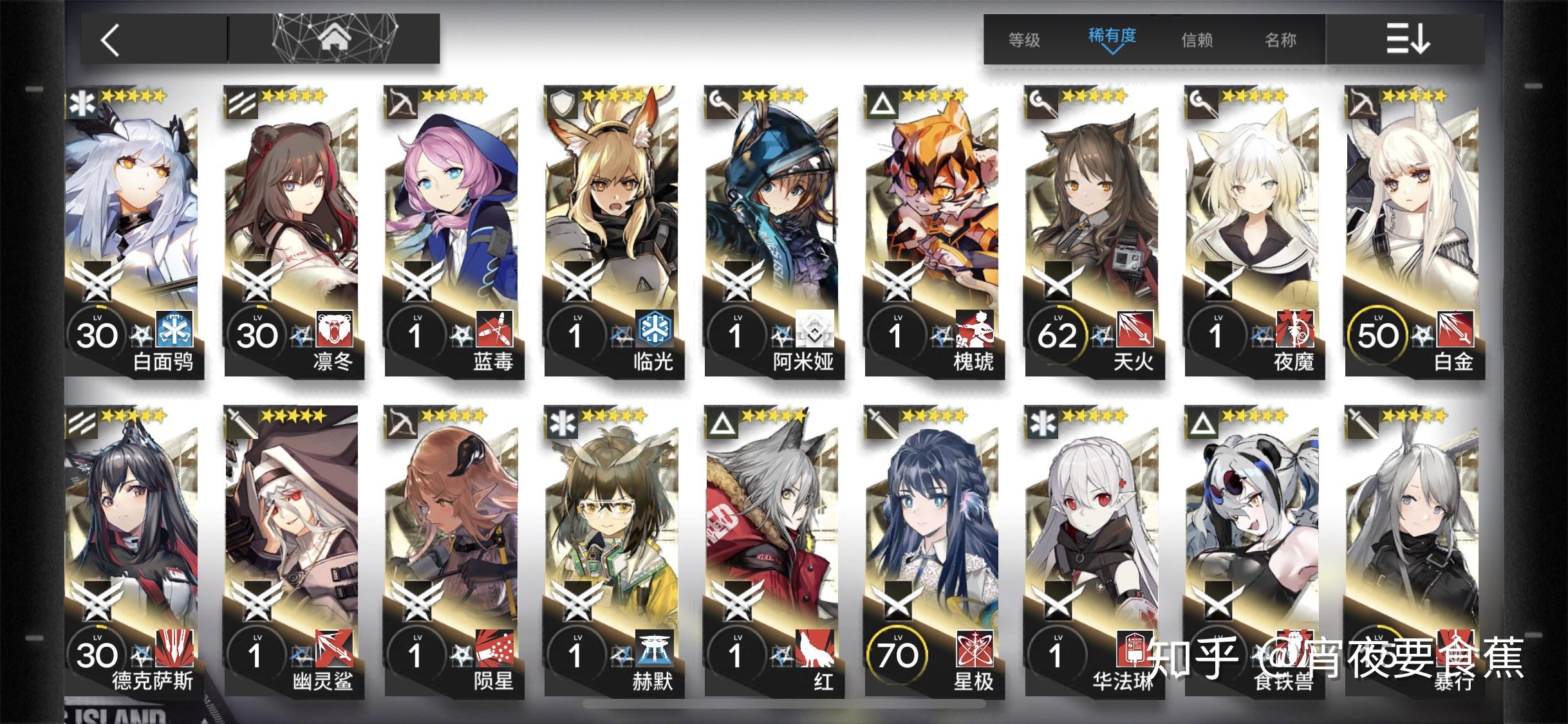Open the 凛冬 operator card
1568x724 pixels.
(292, 232)
